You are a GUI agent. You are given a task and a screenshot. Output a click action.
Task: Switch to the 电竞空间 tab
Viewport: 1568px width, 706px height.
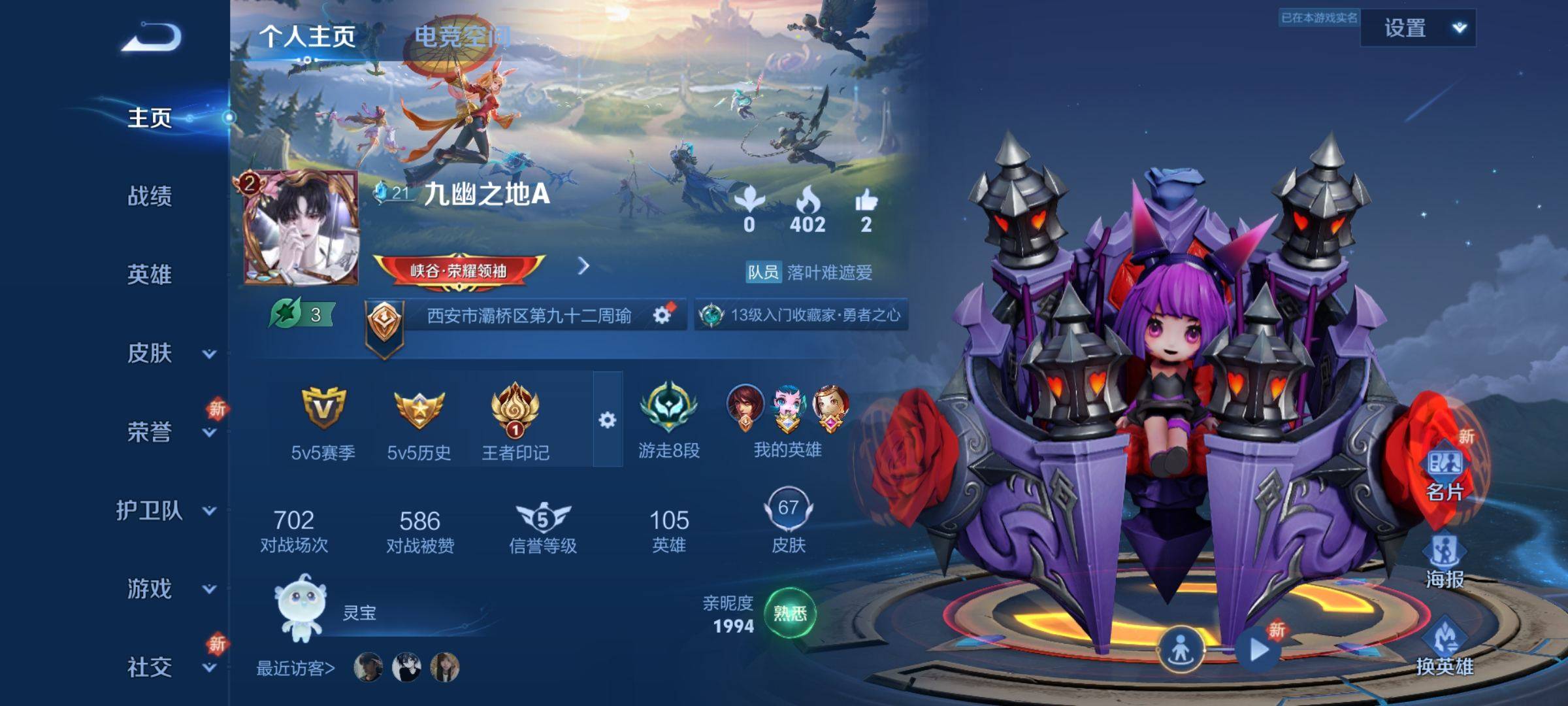pos(463,36)
